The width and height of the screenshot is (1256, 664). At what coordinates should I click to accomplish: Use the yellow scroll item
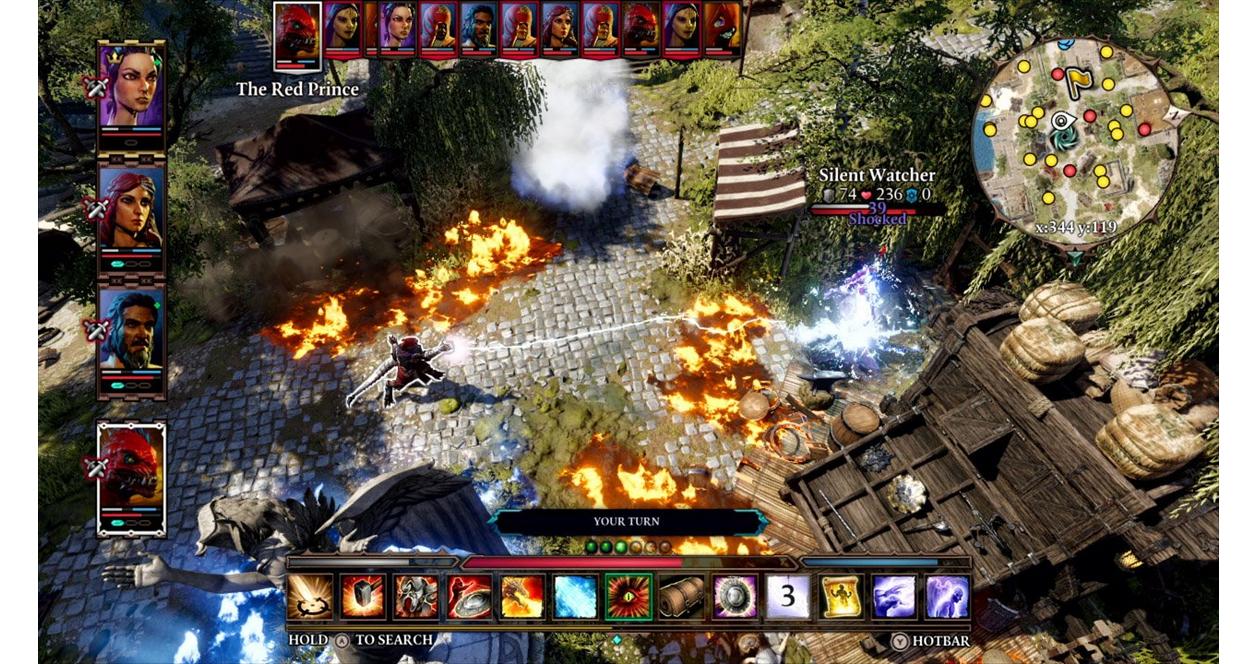(x=841, y=596)
